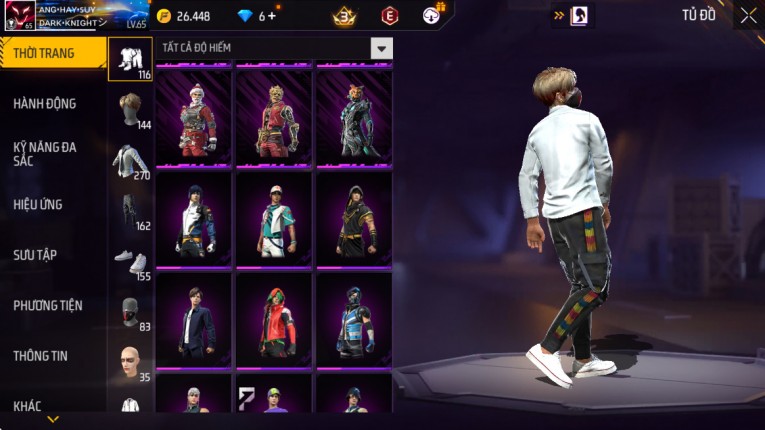Show the Thông Tin section
The height and width of the screenshot is (430, 765).
pos(40,356)
